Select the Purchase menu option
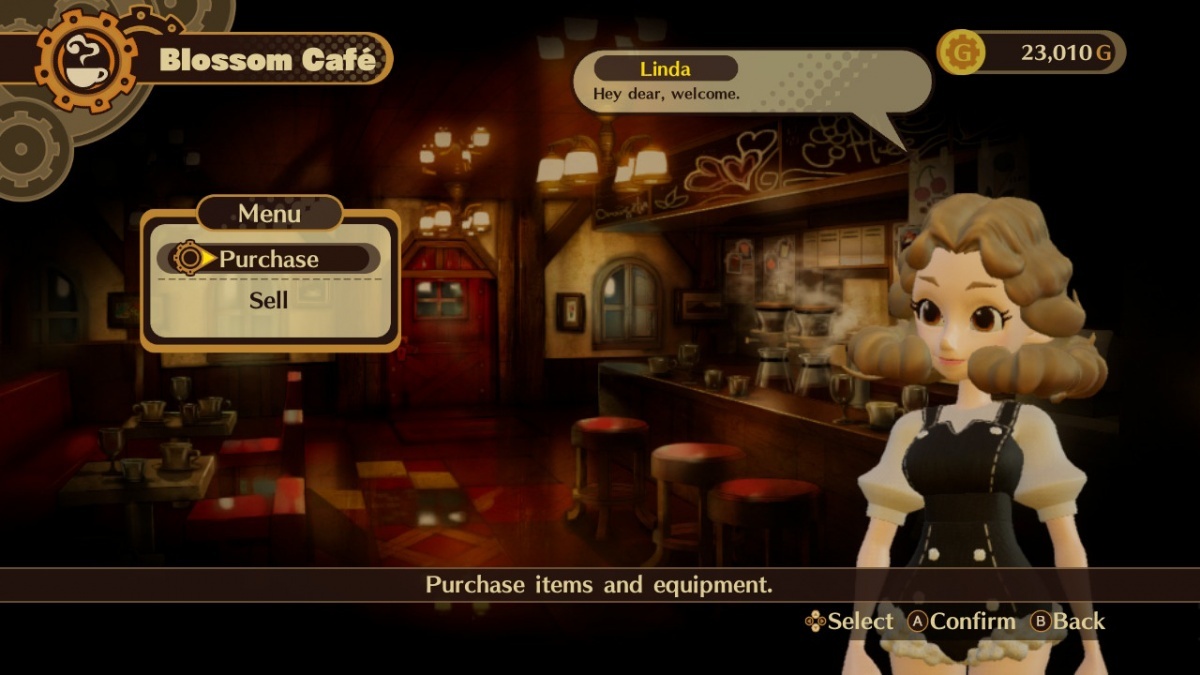Image resolution: width=1200 pixels, height=675 pixels. click(x=268, y=259)
